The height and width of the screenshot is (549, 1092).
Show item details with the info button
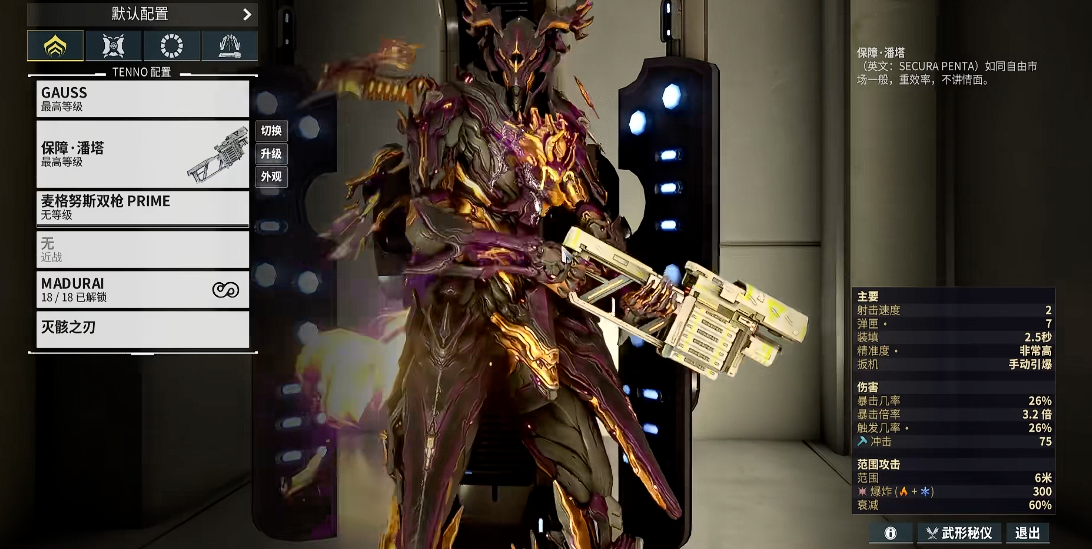coord(890,534)
